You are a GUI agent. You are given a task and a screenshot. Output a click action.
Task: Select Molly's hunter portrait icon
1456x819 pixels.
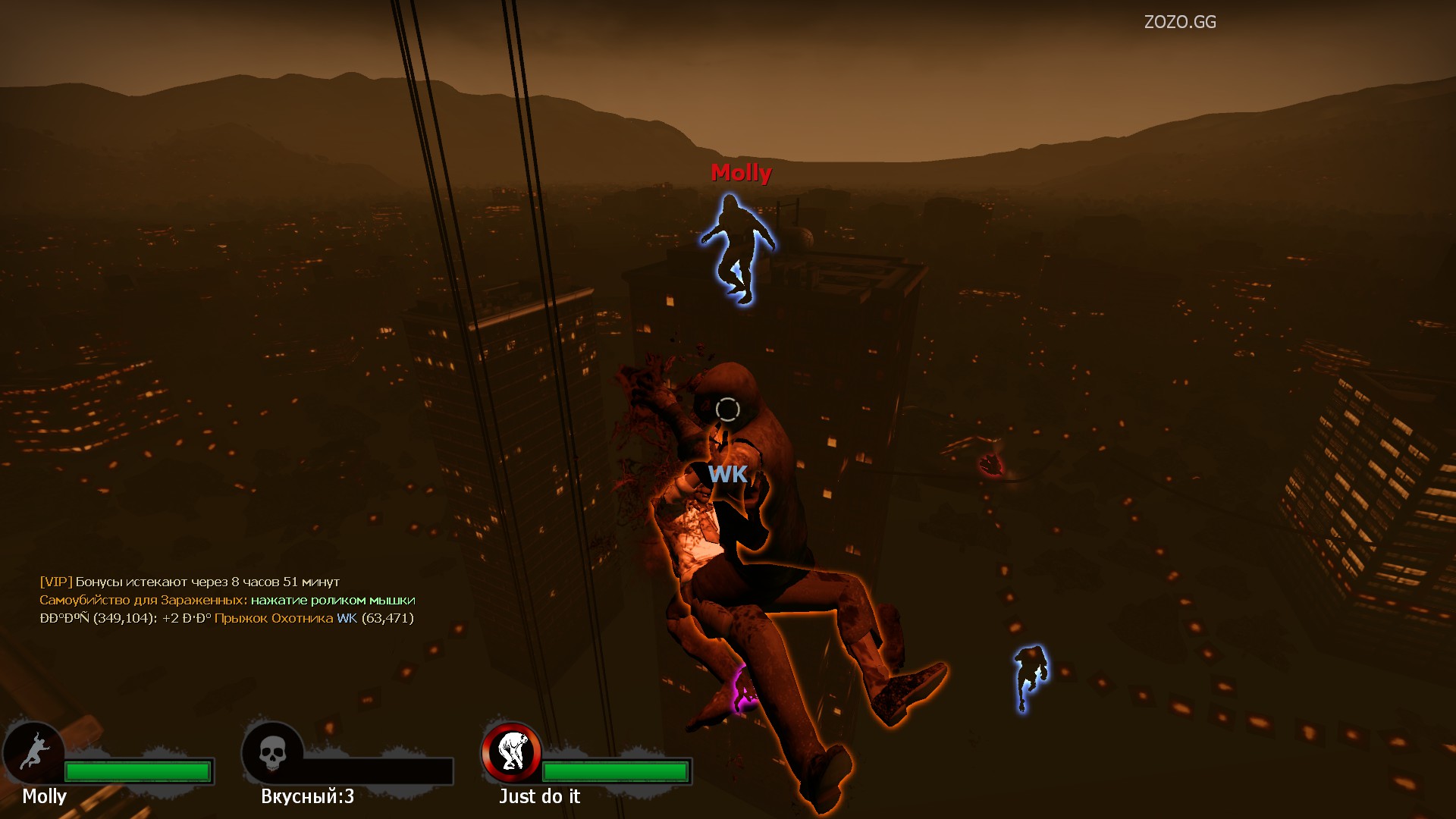point(33,752)
